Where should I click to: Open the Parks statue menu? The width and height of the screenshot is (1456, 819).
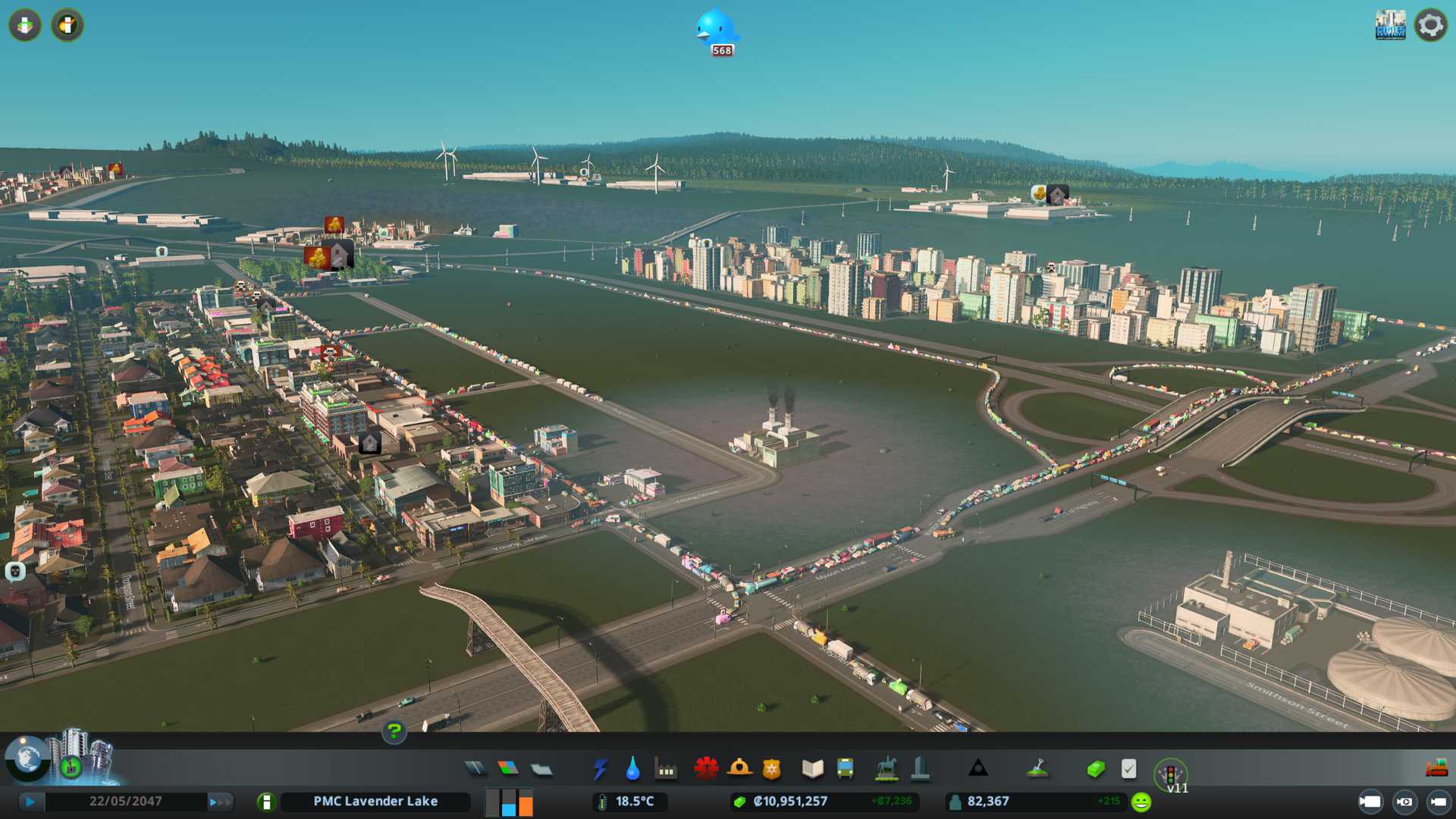(x=886, y=769)
